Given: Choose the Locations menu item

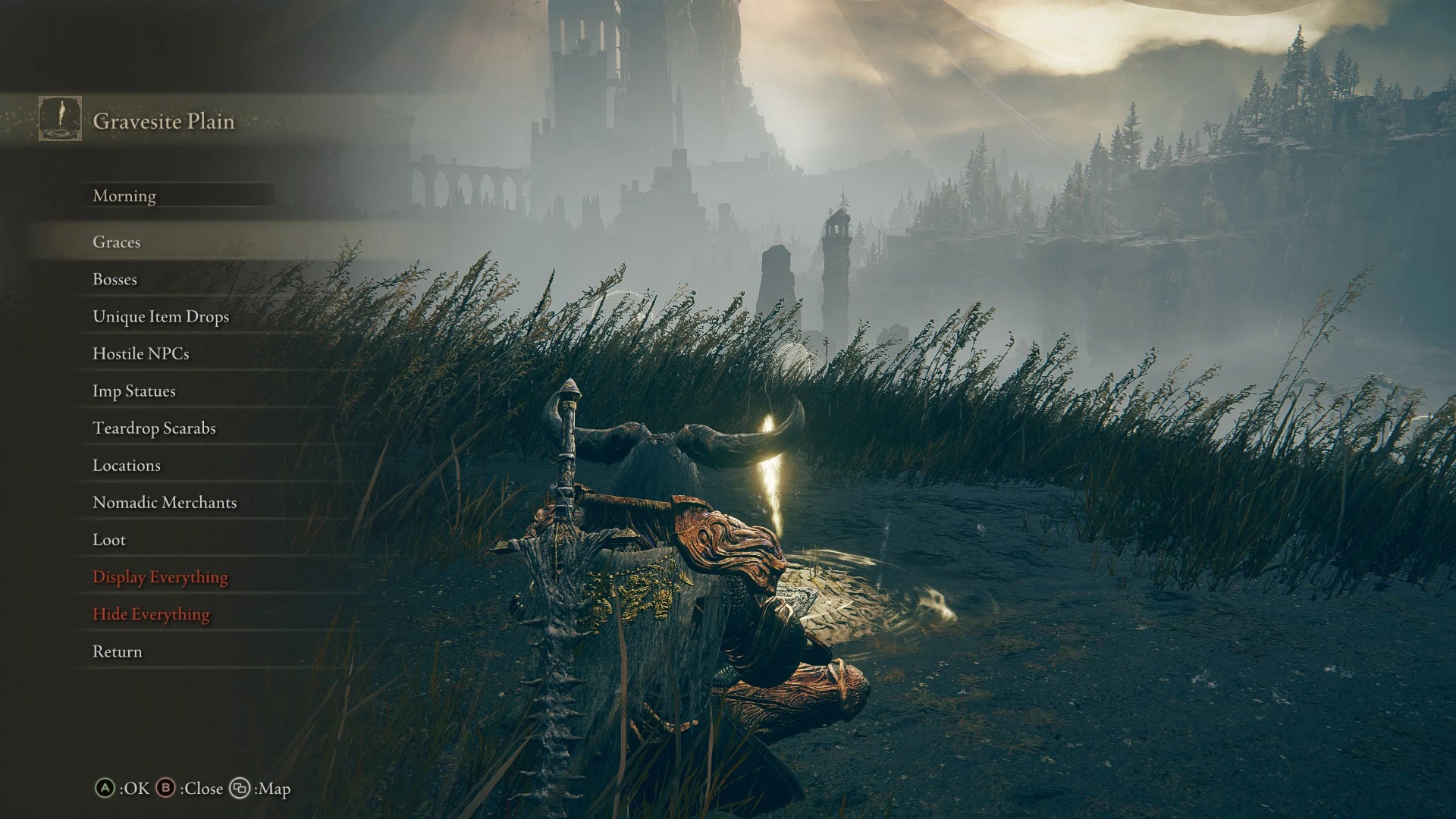Looking at the screenshot, I should (x=127, y=465).
